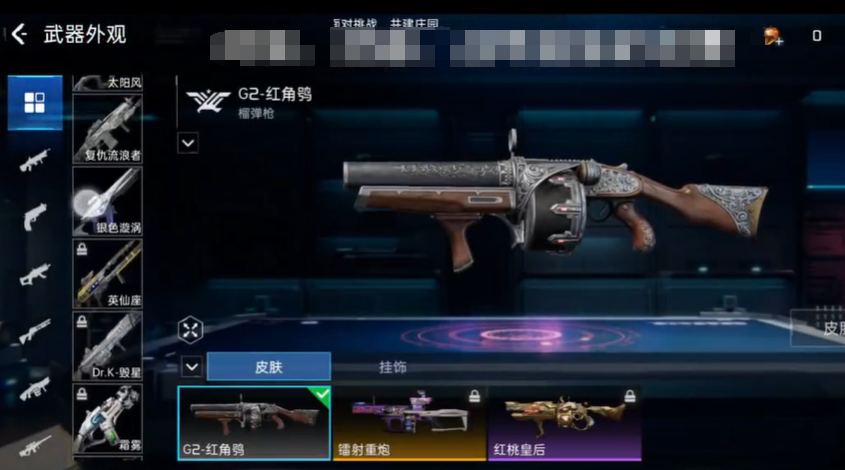The height and width of the screenshot is (470, 845).
Task: Pick the 霜雾 weapon skin
Action: (107, 420)
